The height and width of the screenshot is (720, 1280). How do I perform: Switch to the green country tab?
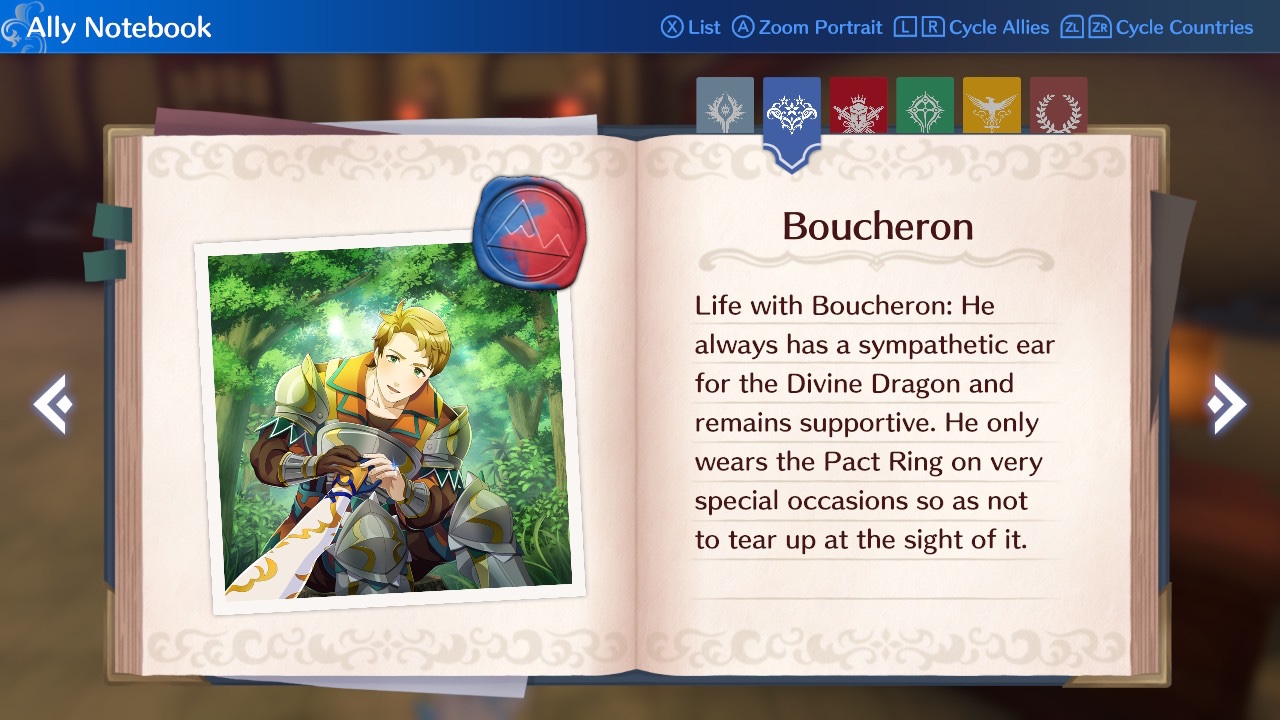925,107
